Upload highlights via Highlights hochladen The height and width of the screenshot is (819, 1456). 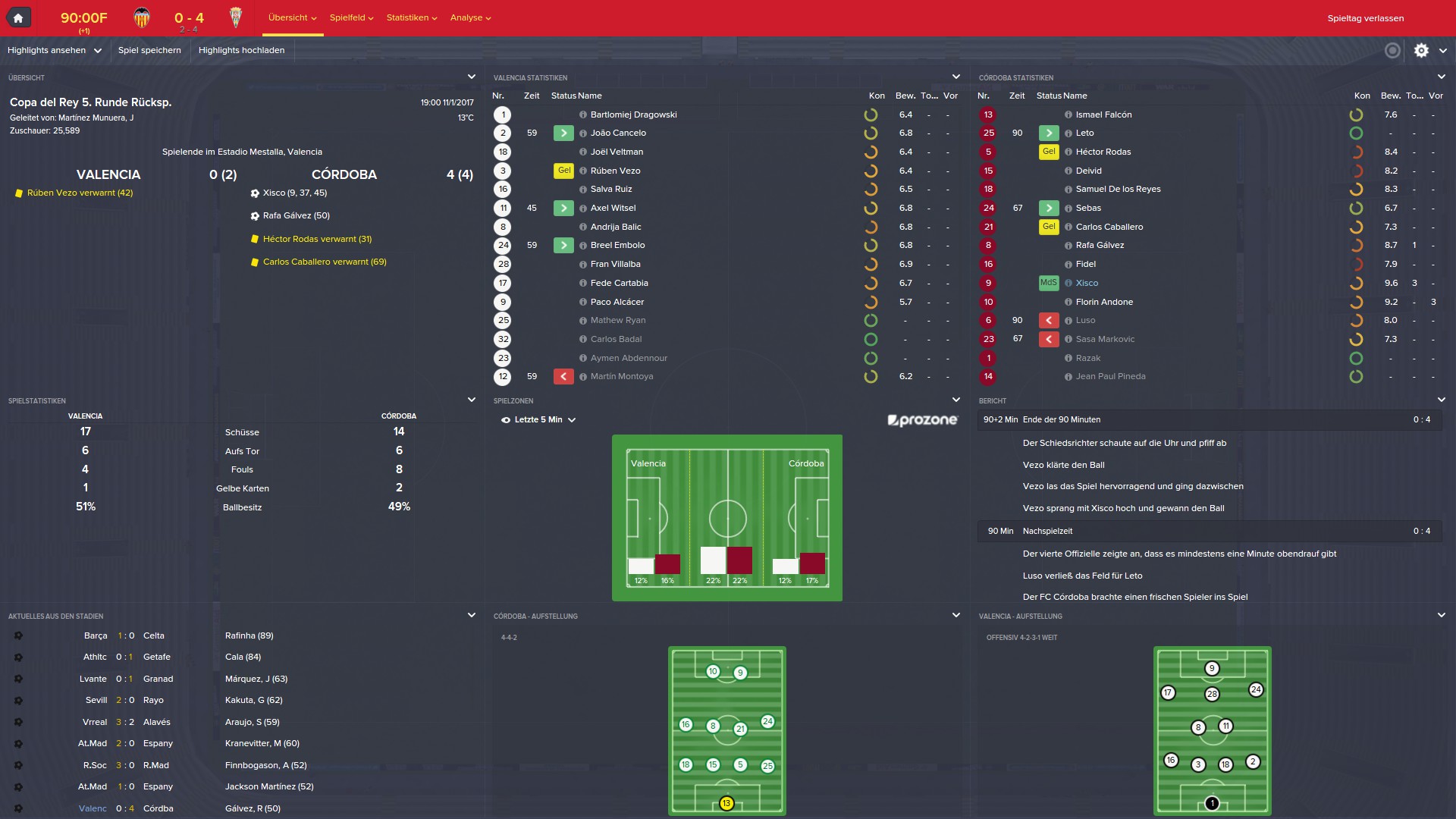pos(241,50)
